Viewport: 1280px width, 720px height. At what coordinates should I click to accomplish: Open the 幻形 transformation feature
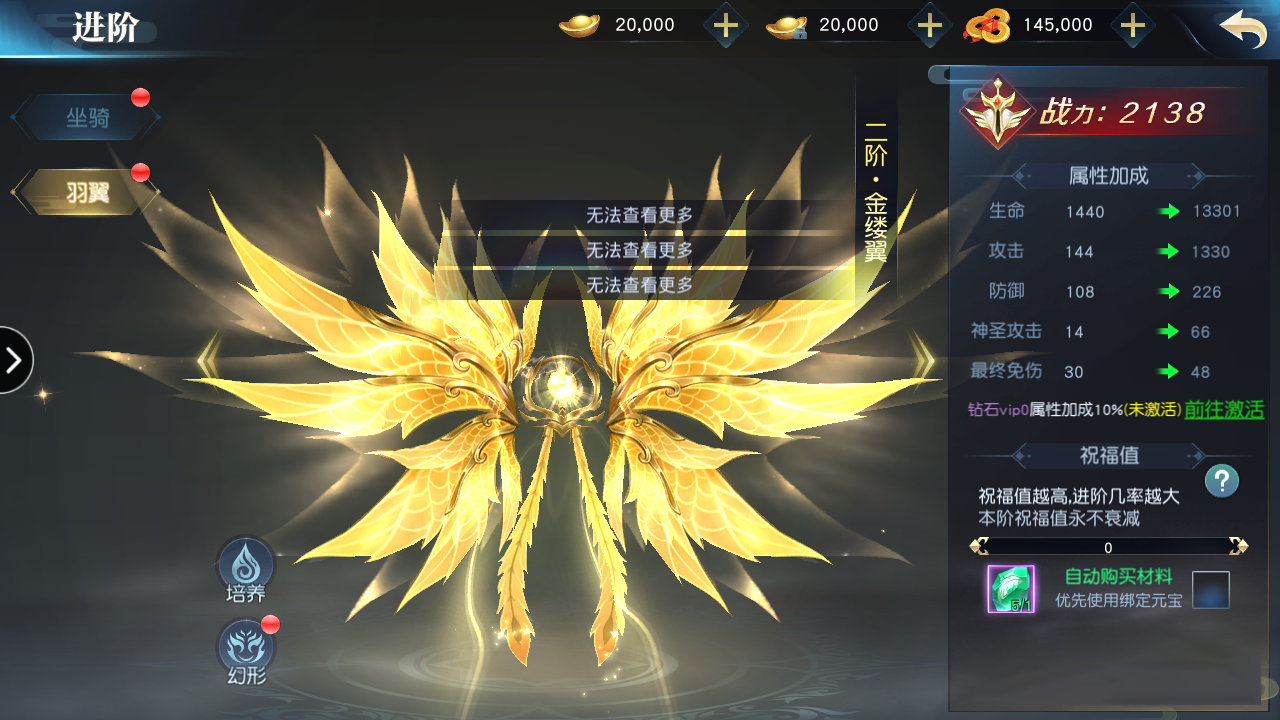click(x=246, y=650)
